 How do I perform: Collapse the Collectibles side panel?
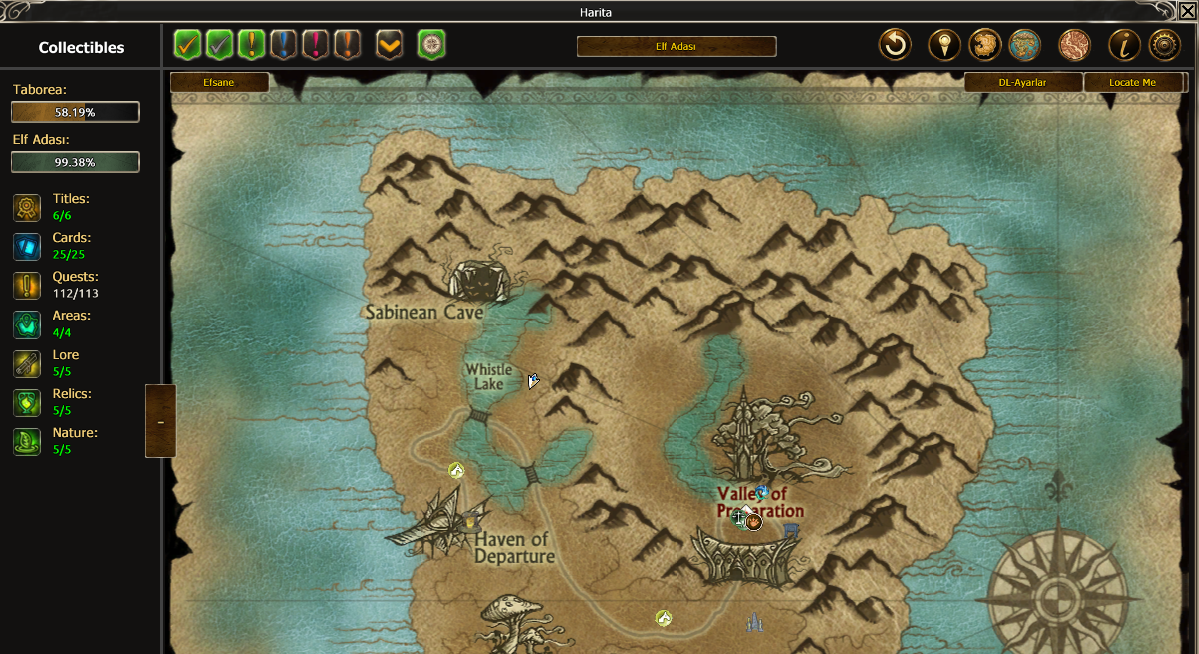(160, 421)
